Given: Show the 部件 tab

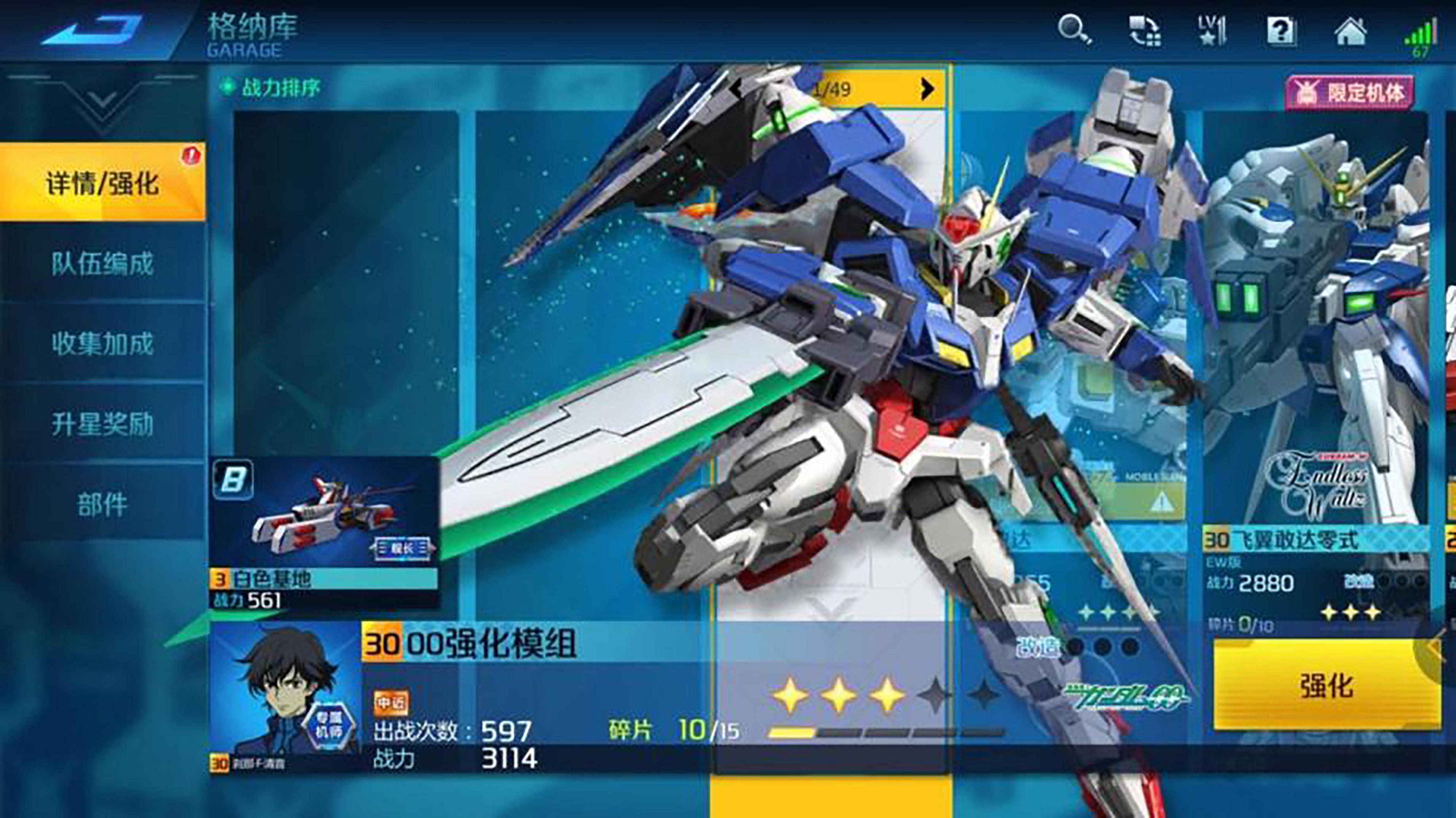Looking at the screenshot, I should point(102,504).
